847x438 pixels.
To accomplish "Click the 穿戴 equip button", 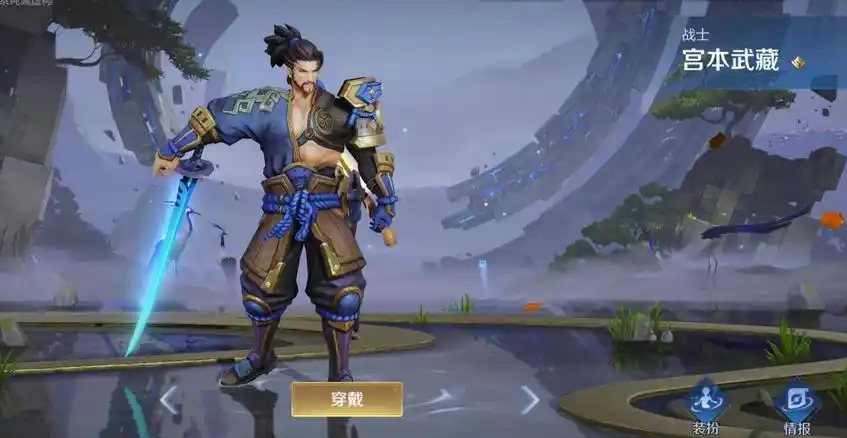I will coord(347,399).
